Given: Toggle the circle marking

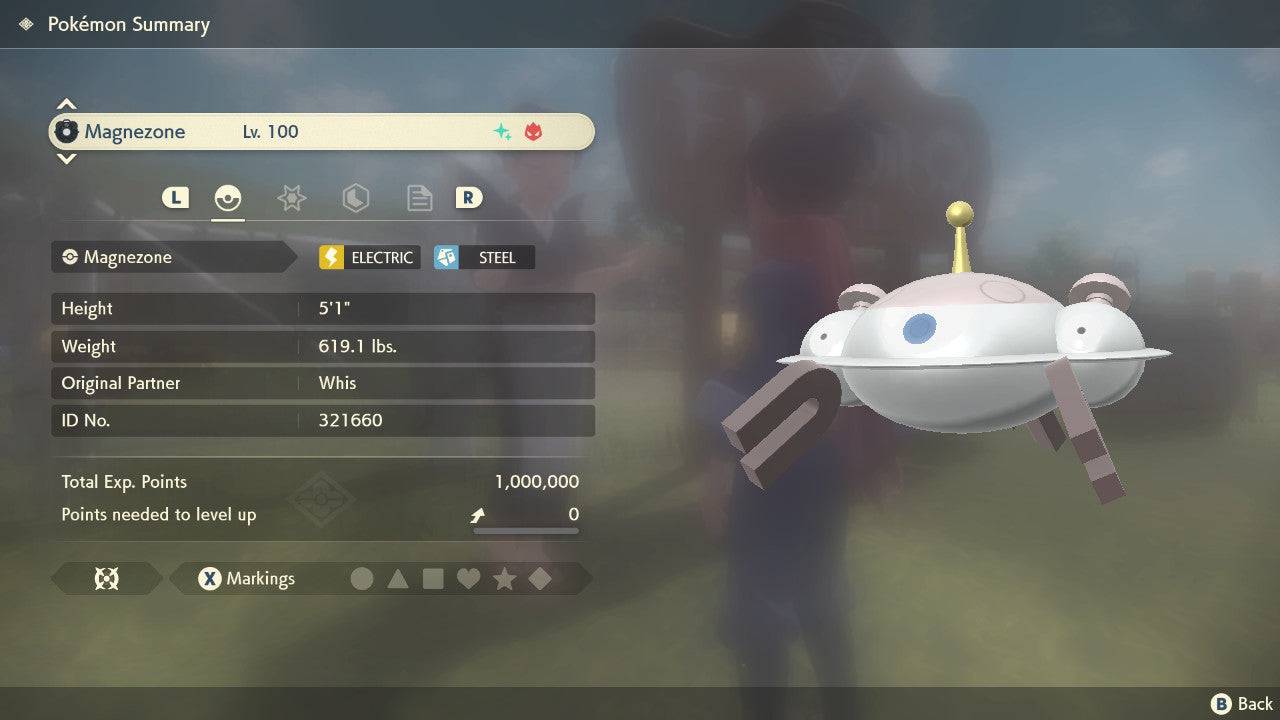Looking at the screenshot, I should [362, 578].
